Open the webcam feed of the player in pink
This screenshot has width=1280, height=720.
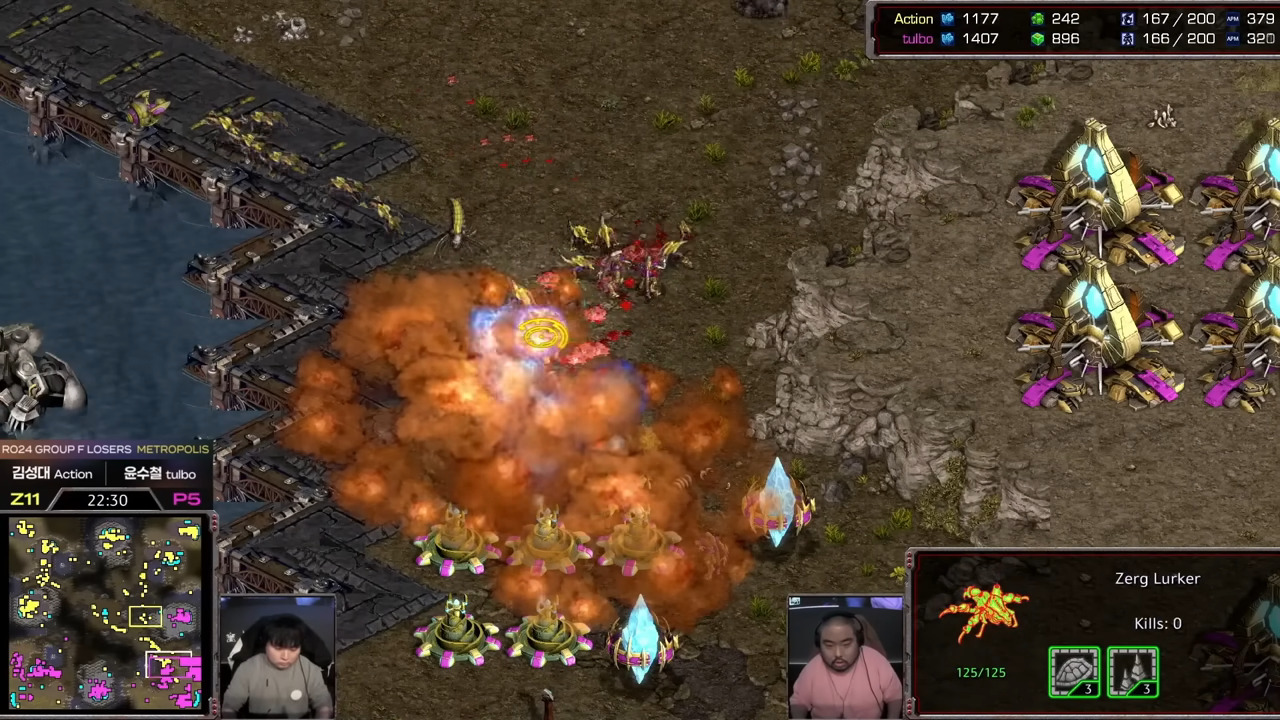[845, 657]
